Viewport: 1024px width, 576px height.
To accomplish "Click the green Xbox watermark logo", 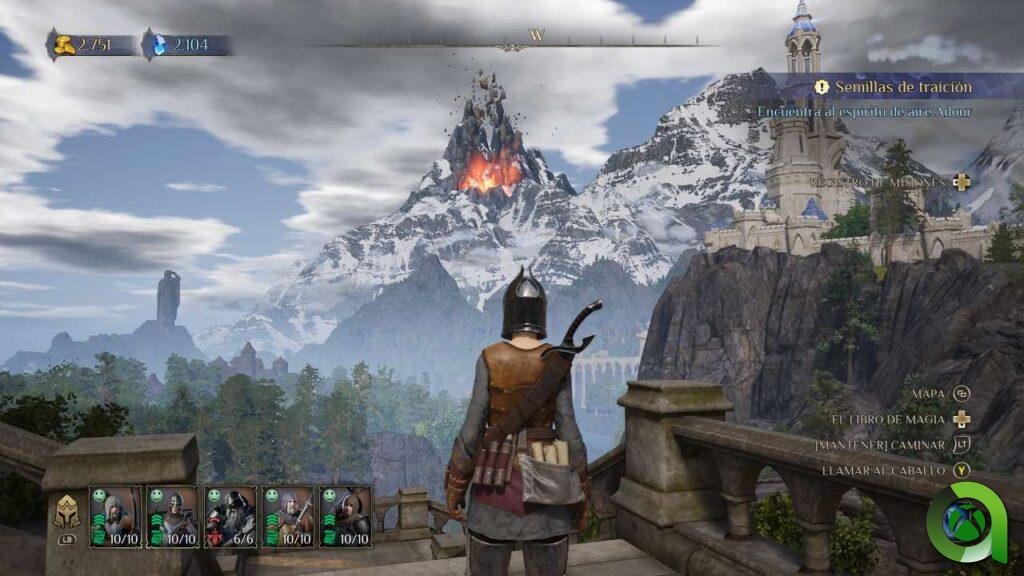I will (966, 523).
